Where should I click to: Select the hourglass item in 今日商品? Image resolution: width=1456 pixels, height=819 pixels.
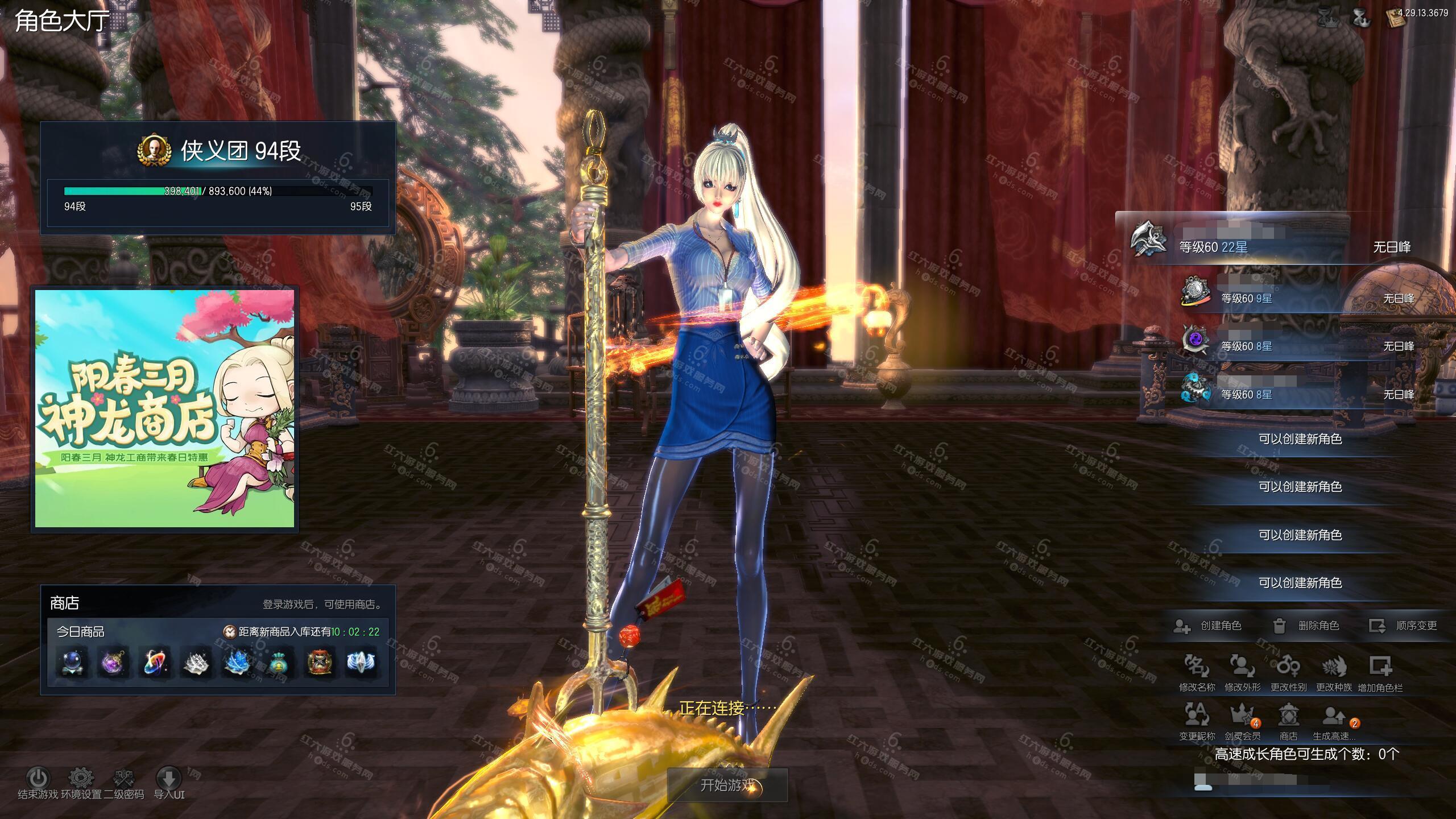[x=318, y=663]
